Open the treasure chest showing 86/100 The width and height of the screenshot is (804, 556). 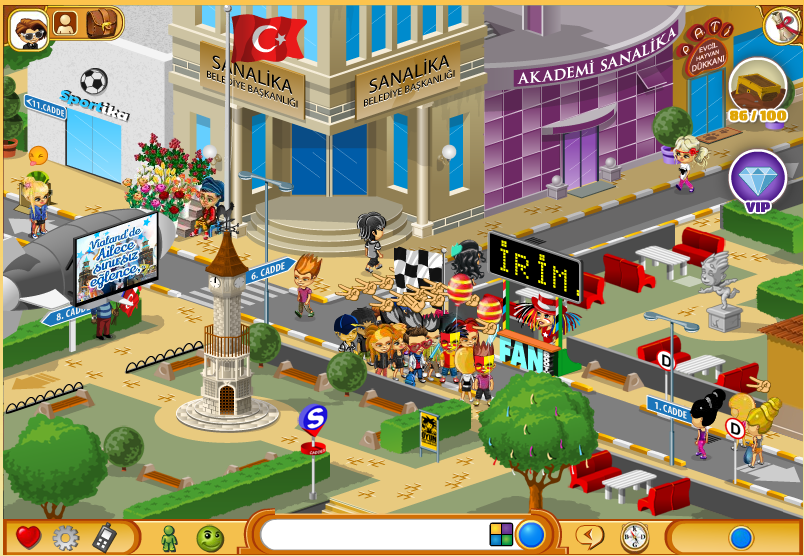757,88
